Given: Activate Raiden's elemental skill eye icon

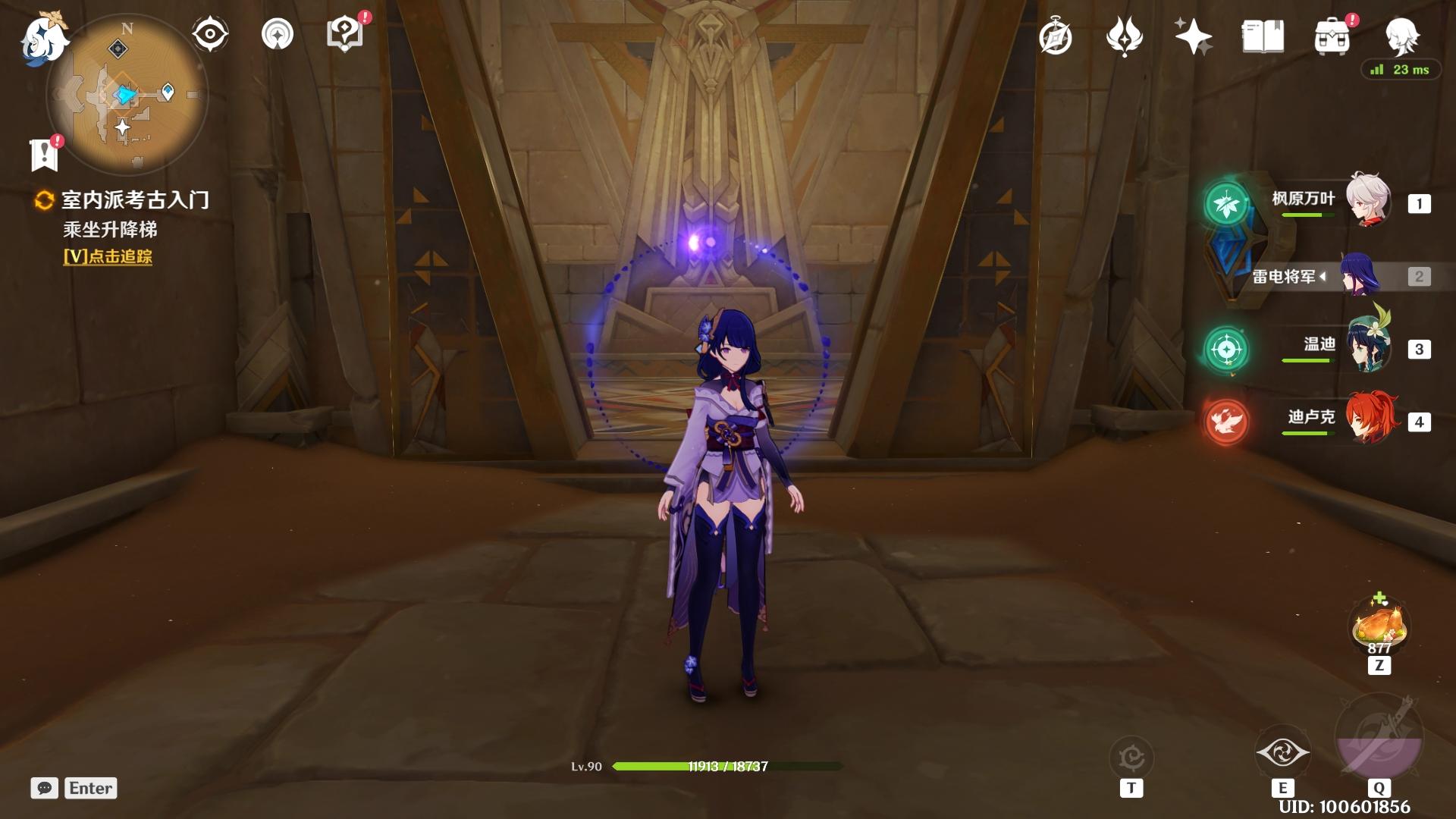Looking at the screenshot, I should 1282,752.
